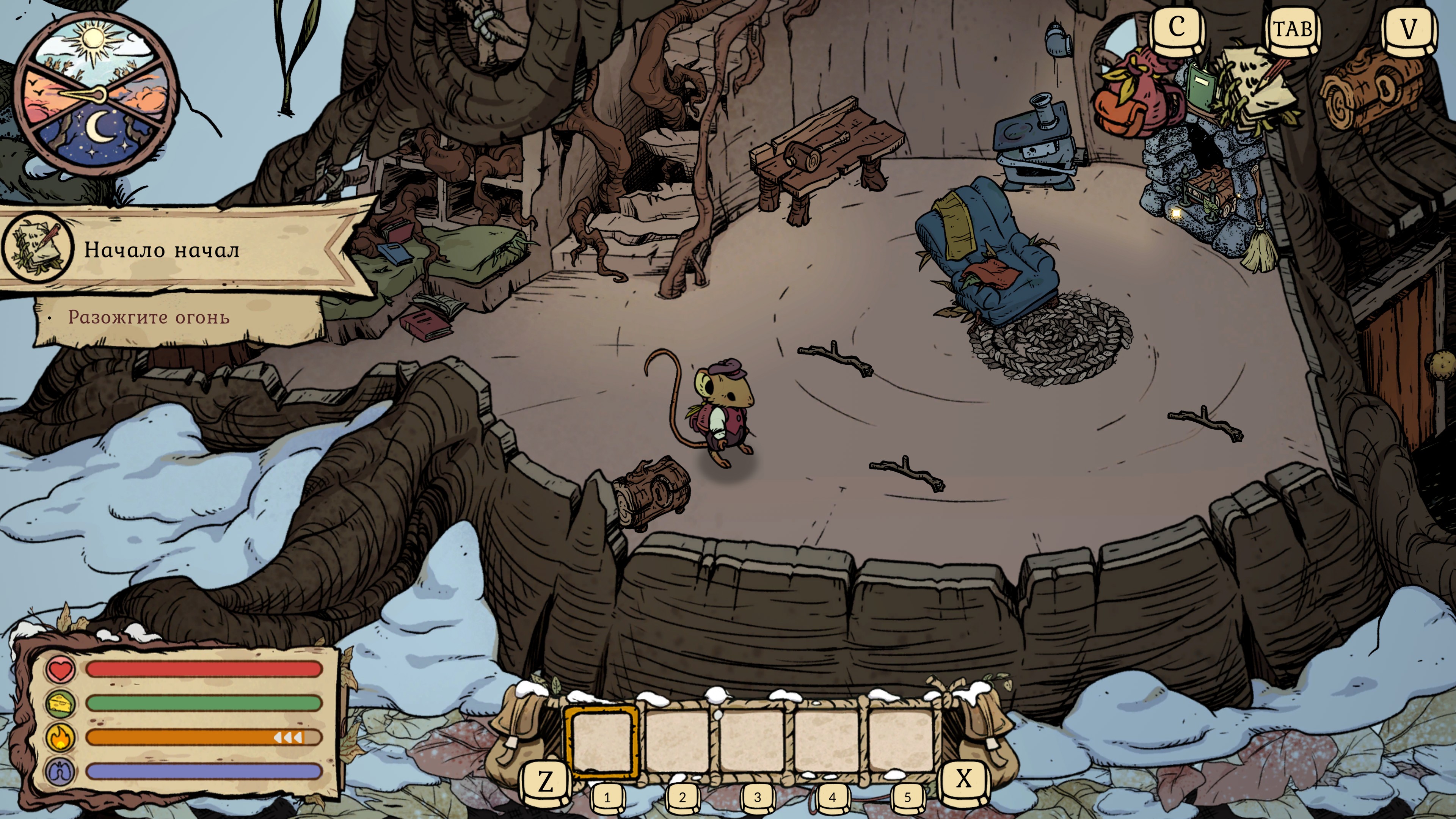Click the "Разожгите огонь" objective
Viewport: 1456px width, 819px height.
149,318
